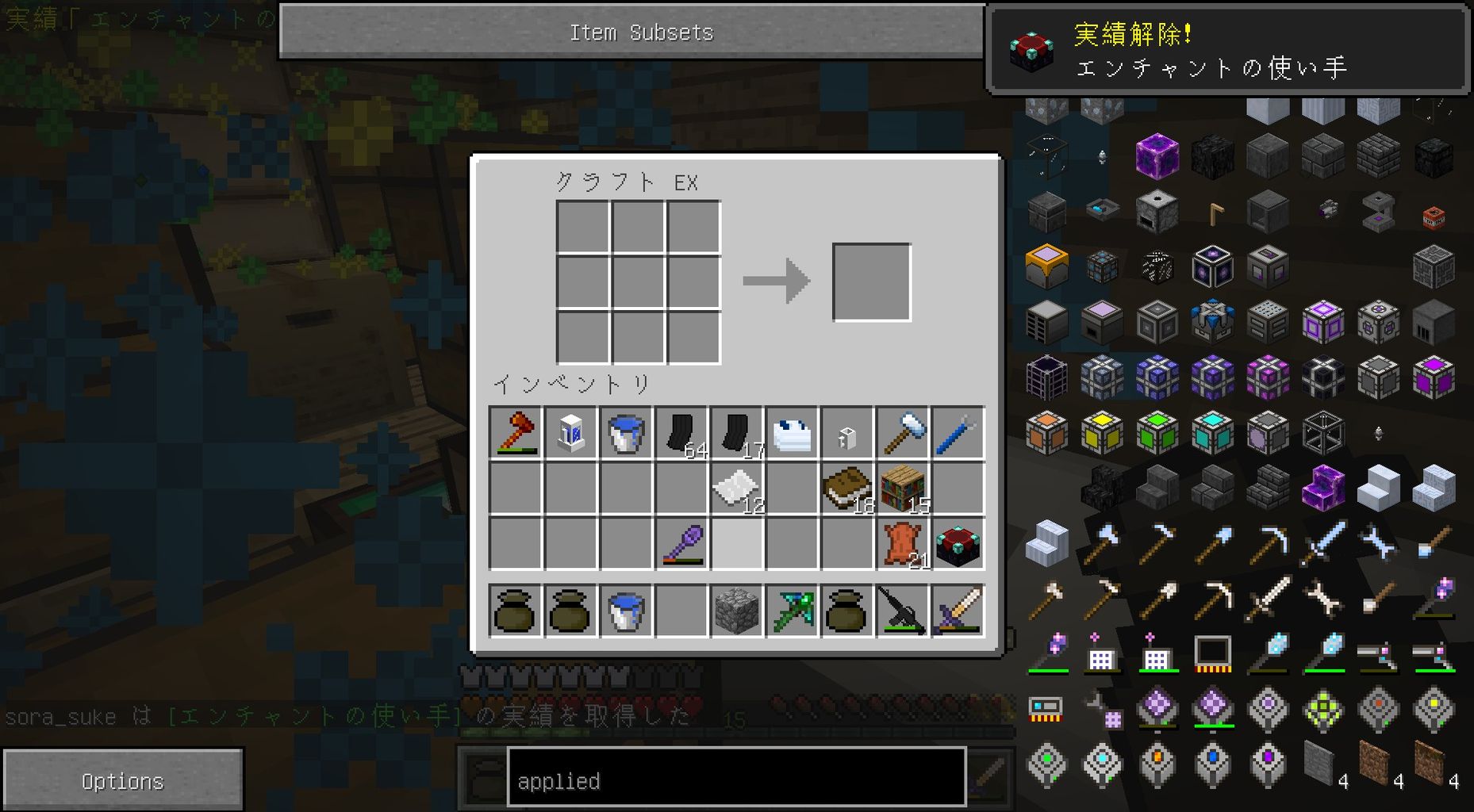Click the black wool stack of 64
Image resolution: width=1474 pixels, height=812 pixels.
click(682, 432)
